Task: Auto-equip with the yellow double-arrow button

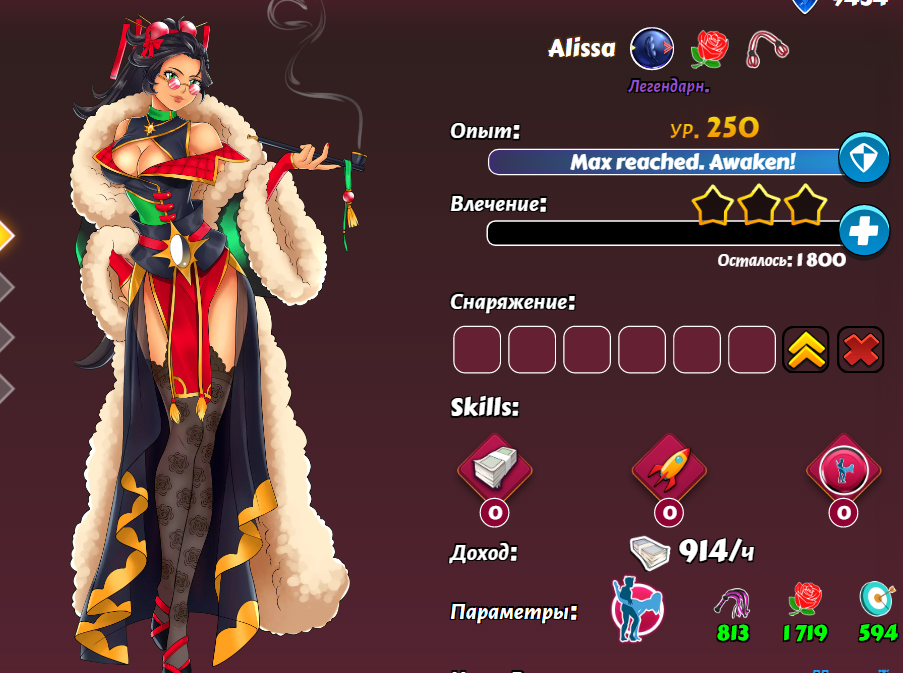Action: coord(806,350)
